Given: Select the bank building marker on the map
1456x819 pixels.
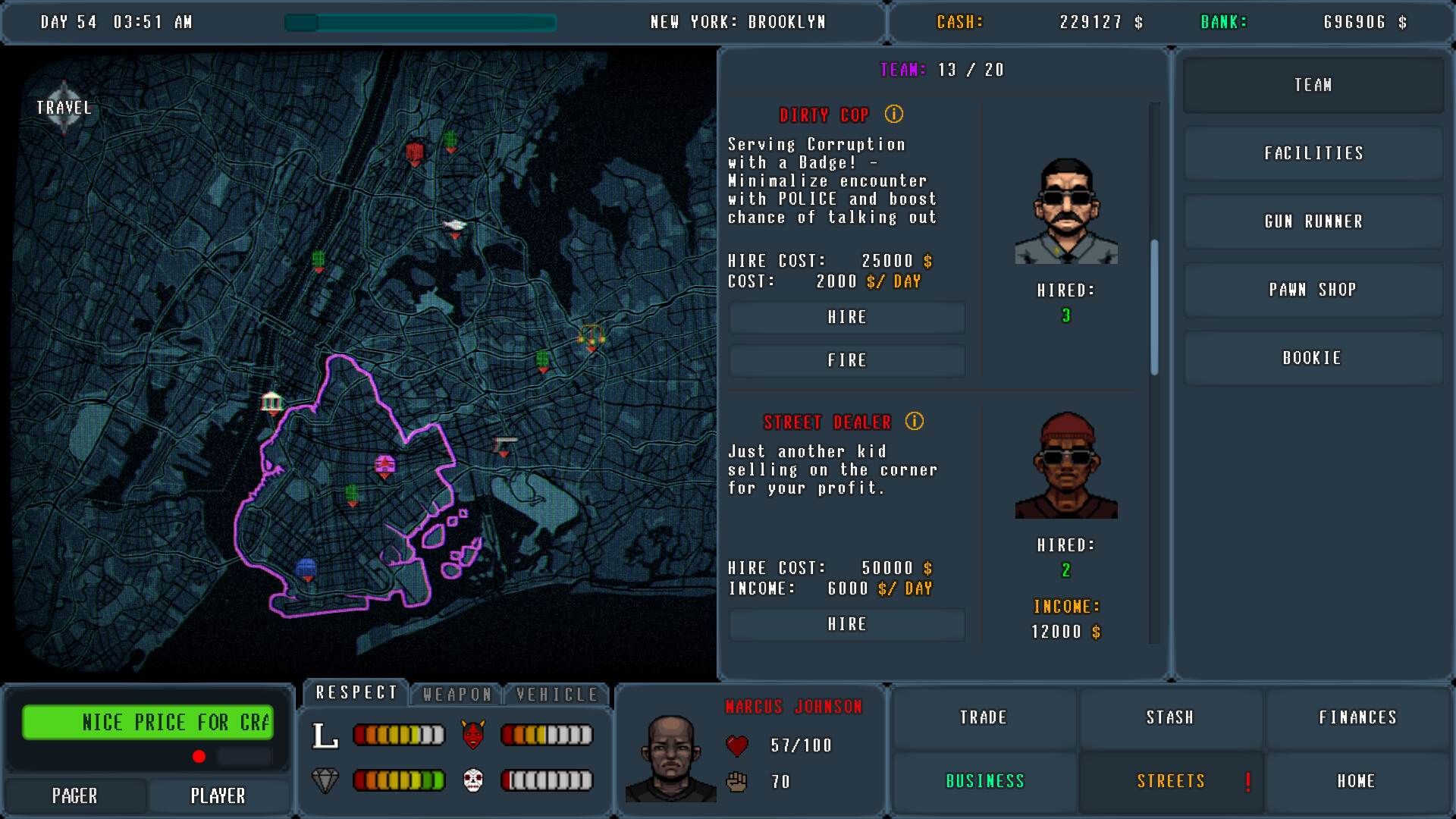Looking at the screenshot, I should click(x=271, y=403).
